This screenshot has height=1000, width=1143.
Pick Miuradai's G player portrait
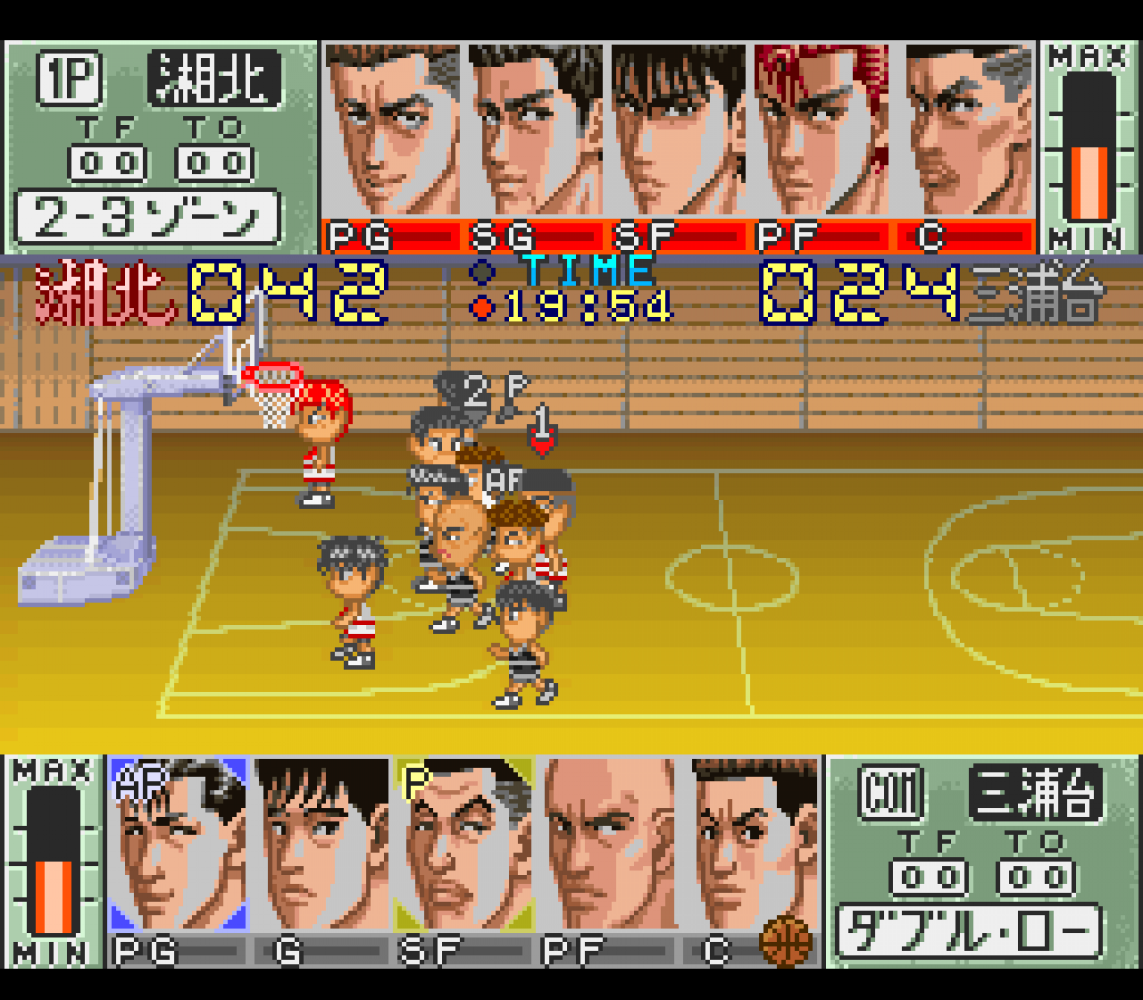tap(321, 845)
